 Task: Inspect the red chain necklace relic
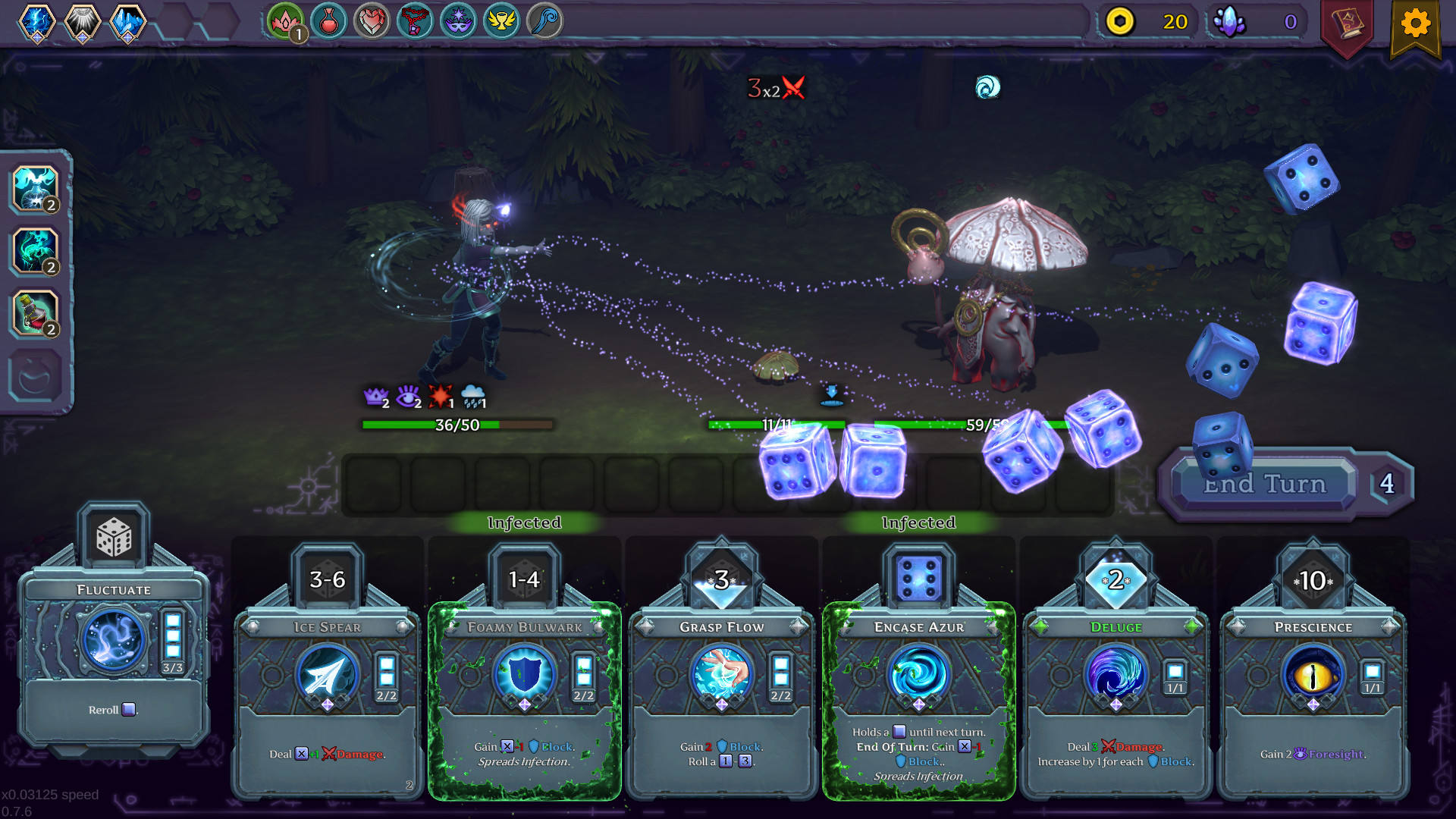[416, 21]
